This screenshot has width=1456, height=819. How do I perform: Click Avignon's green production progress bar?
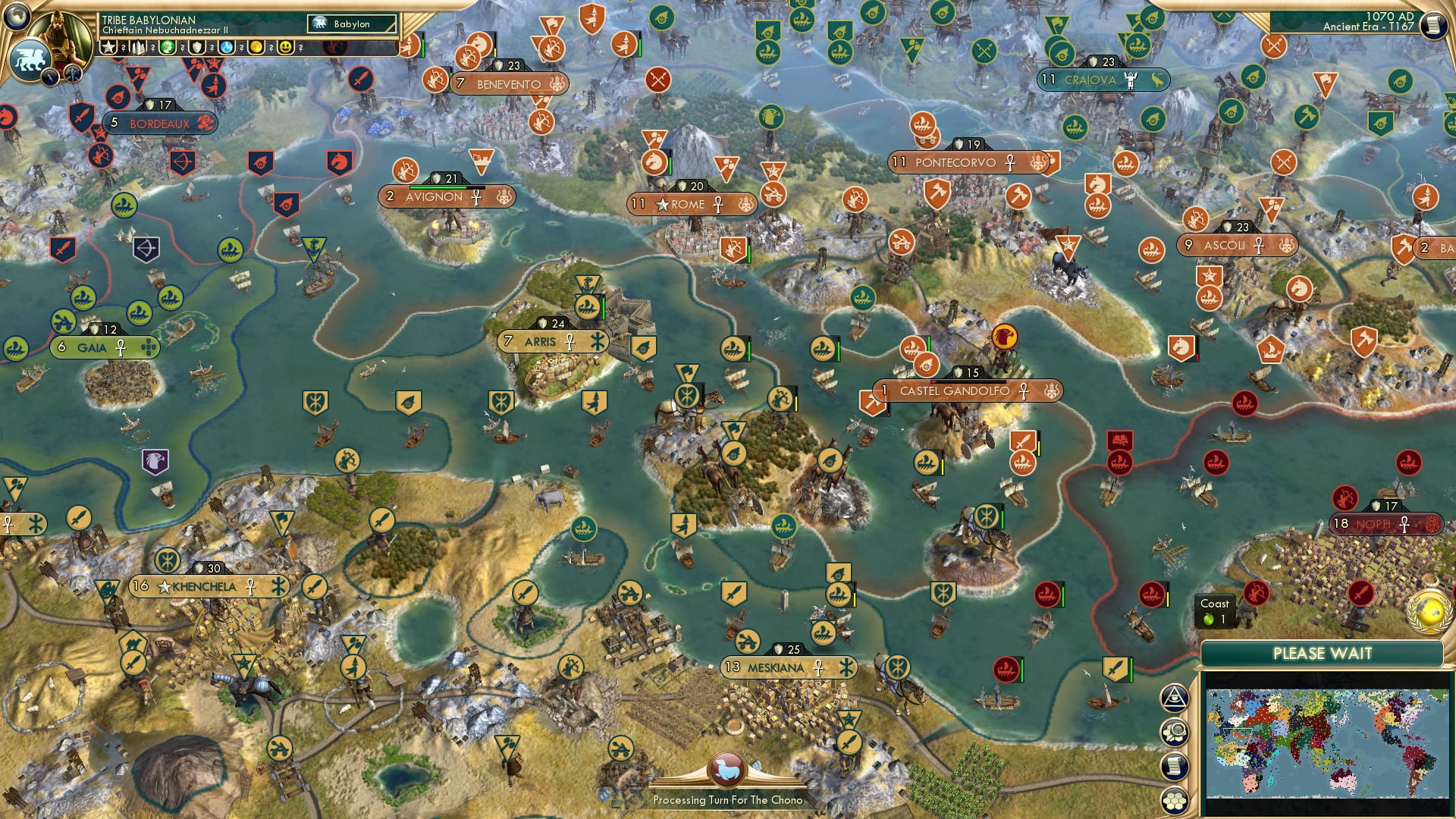(438, 189)
